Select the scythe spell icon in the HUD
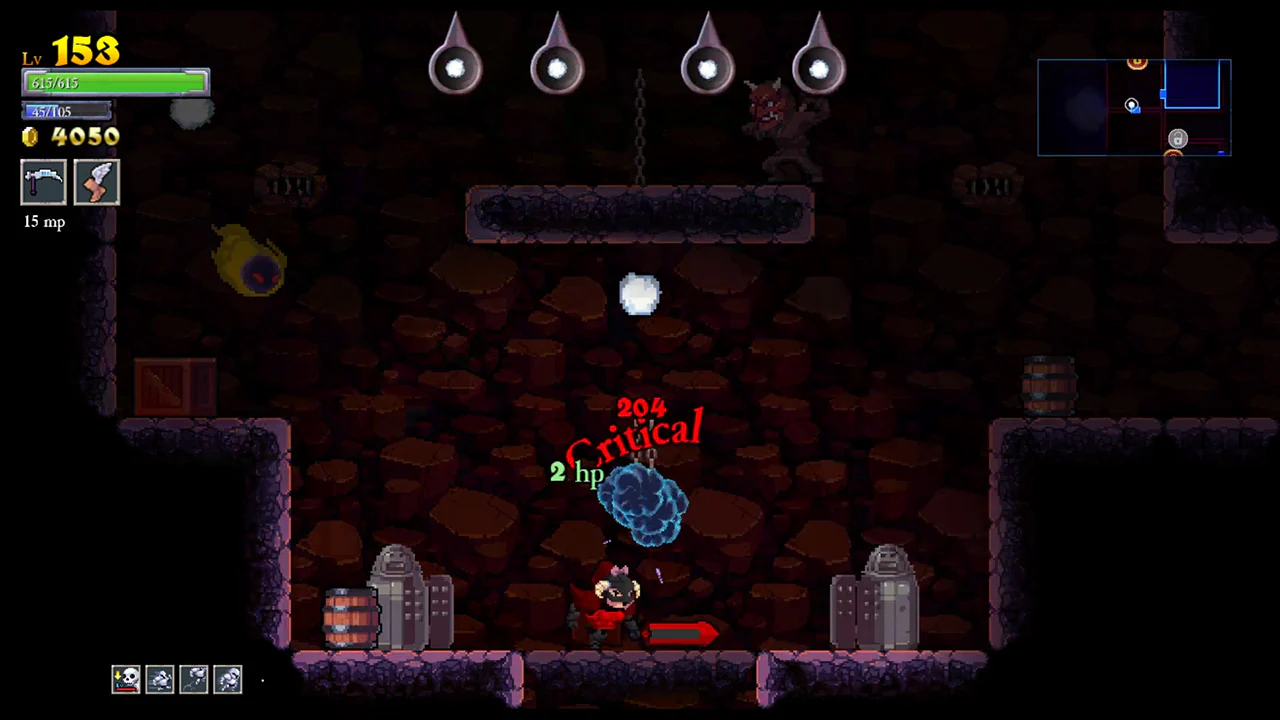Screen dimensions: 1280x720 (x=44, y=182)
